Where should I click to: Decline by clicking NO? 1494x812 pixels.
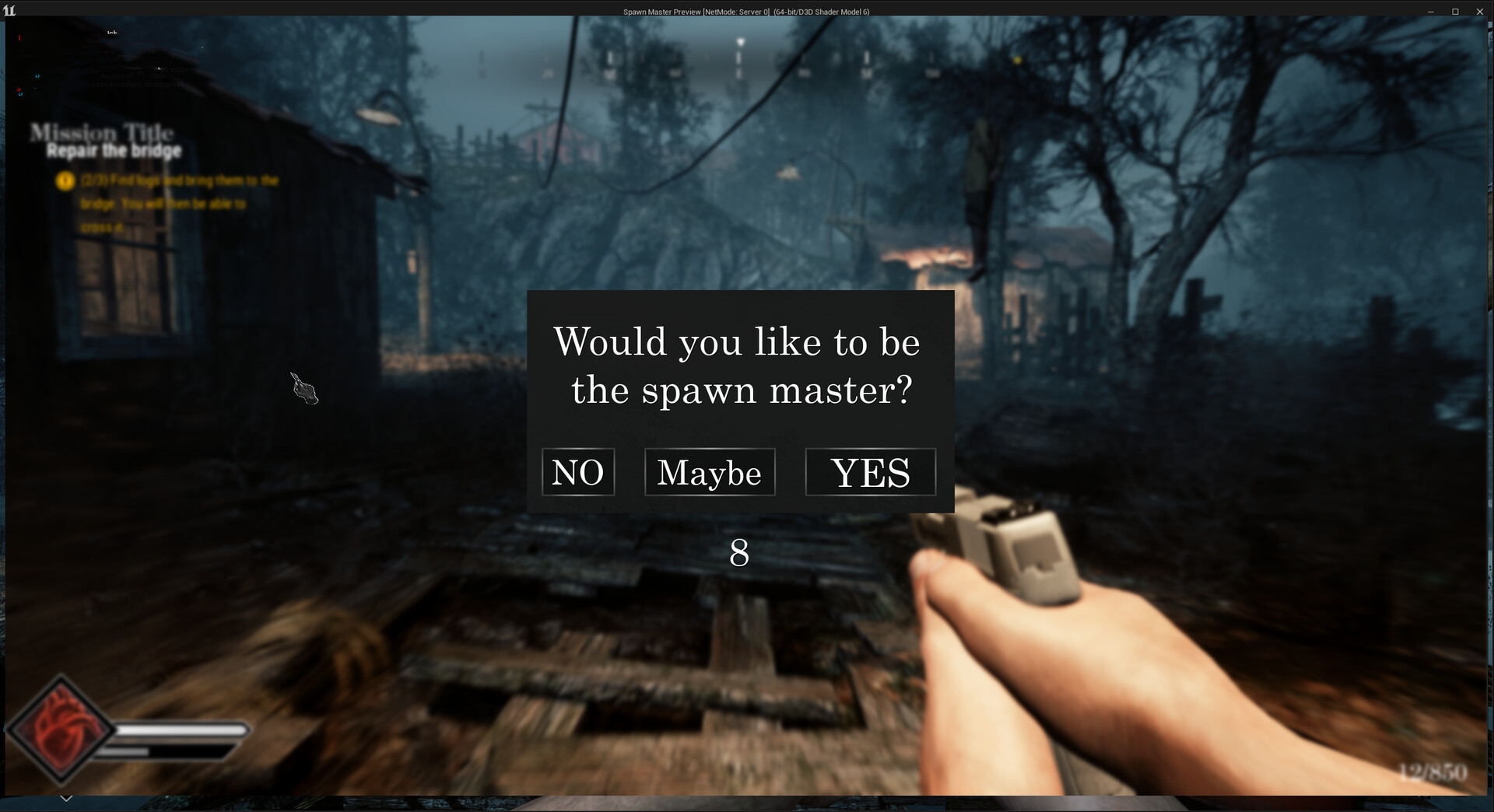coord(578,471)
